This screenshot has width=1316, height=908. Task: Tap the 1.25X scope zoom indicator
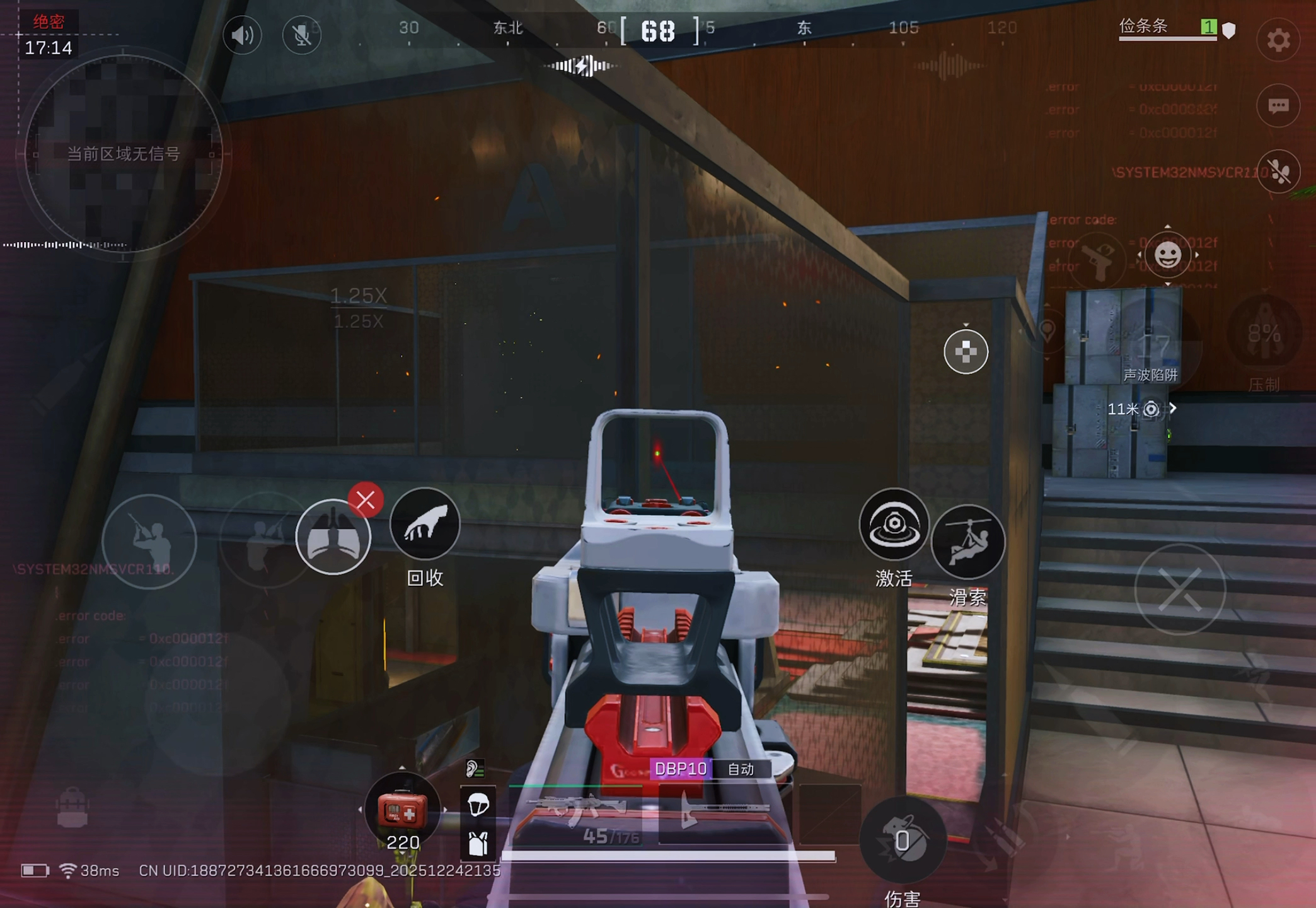[x=359, y=296]
